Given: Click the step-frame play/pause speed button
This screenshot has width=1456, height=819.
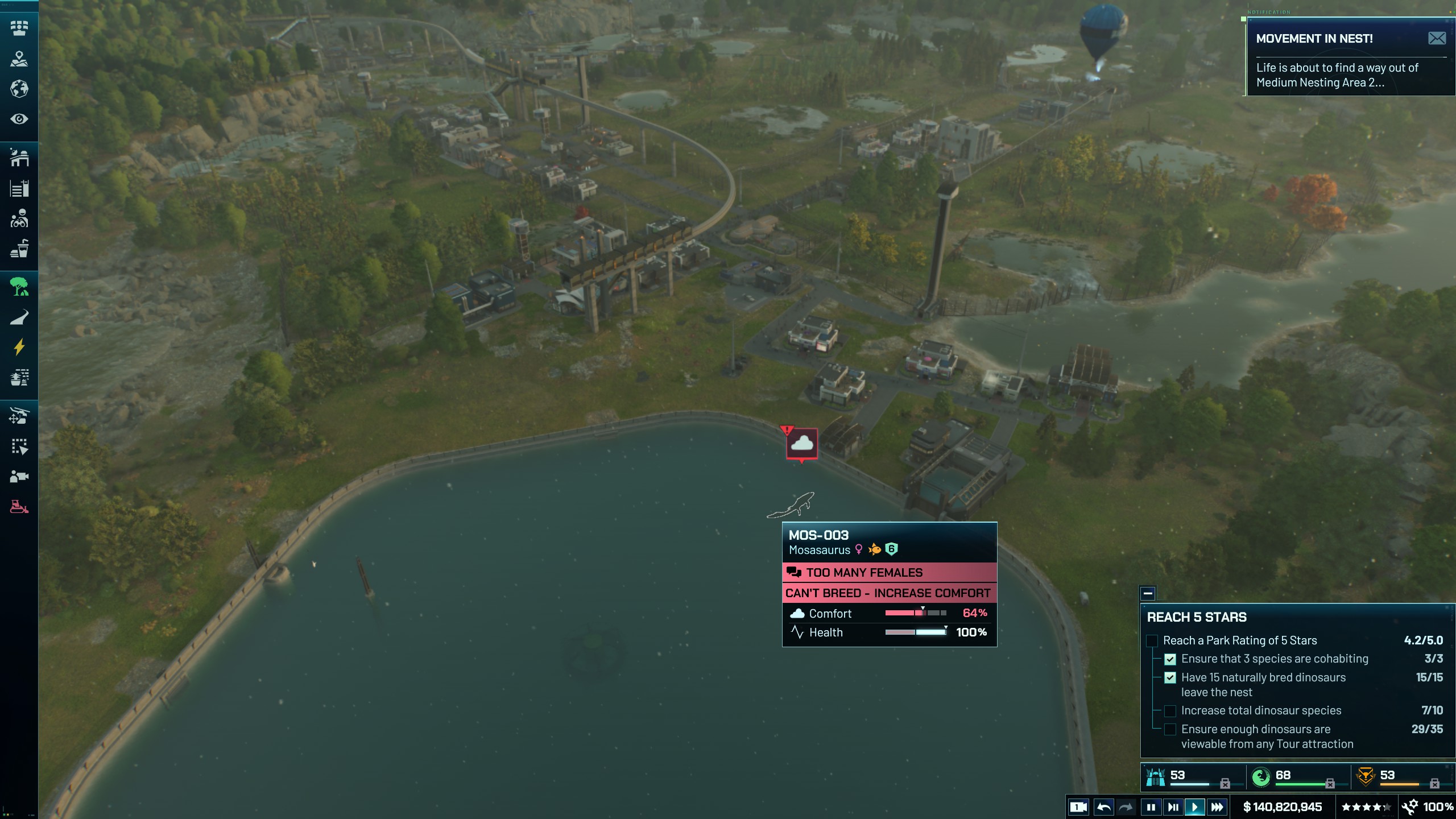Looking at the screenshot, I should coord(1173,806).
